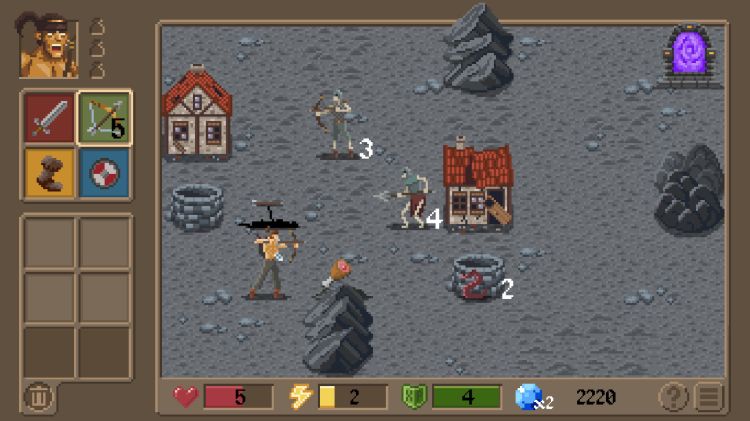This screenshot has height=421, width=750.
Task: Use the round shield ability
Action: pyautogui.click(x=104, y=170)
